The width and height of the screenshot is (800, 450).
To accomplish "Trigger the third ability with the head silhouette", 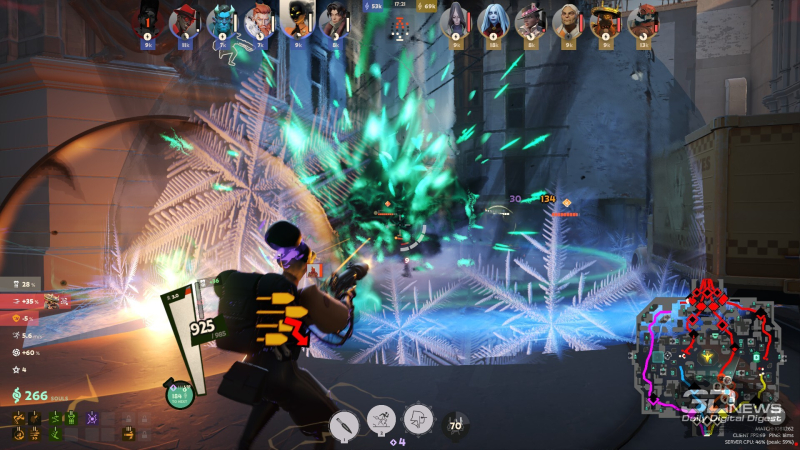I will [418, 419].
